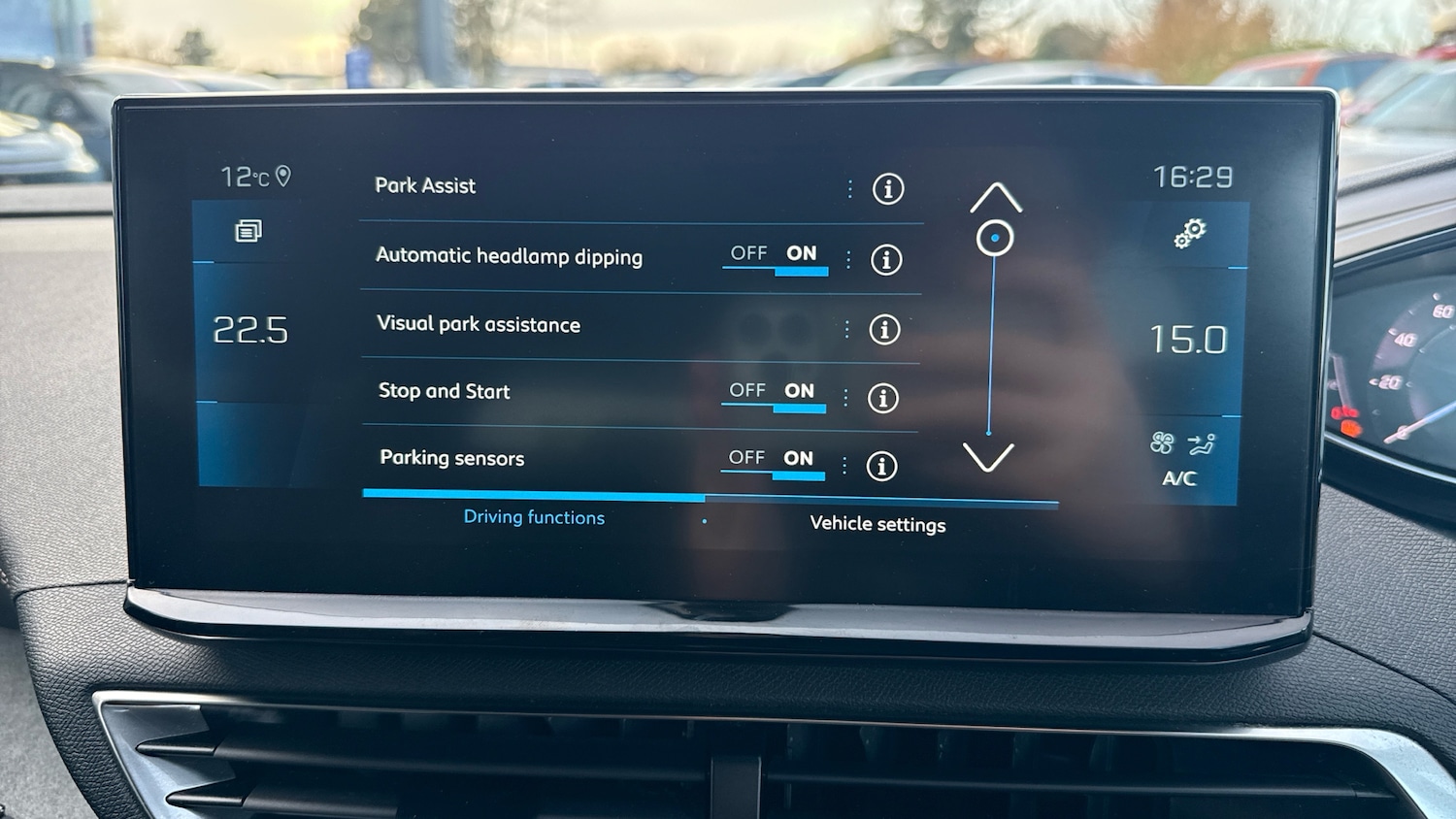The height and width of the screenshot is (819, 1456).
Task: Switch Stop and Start to OFF
Action: click(746, 391)
